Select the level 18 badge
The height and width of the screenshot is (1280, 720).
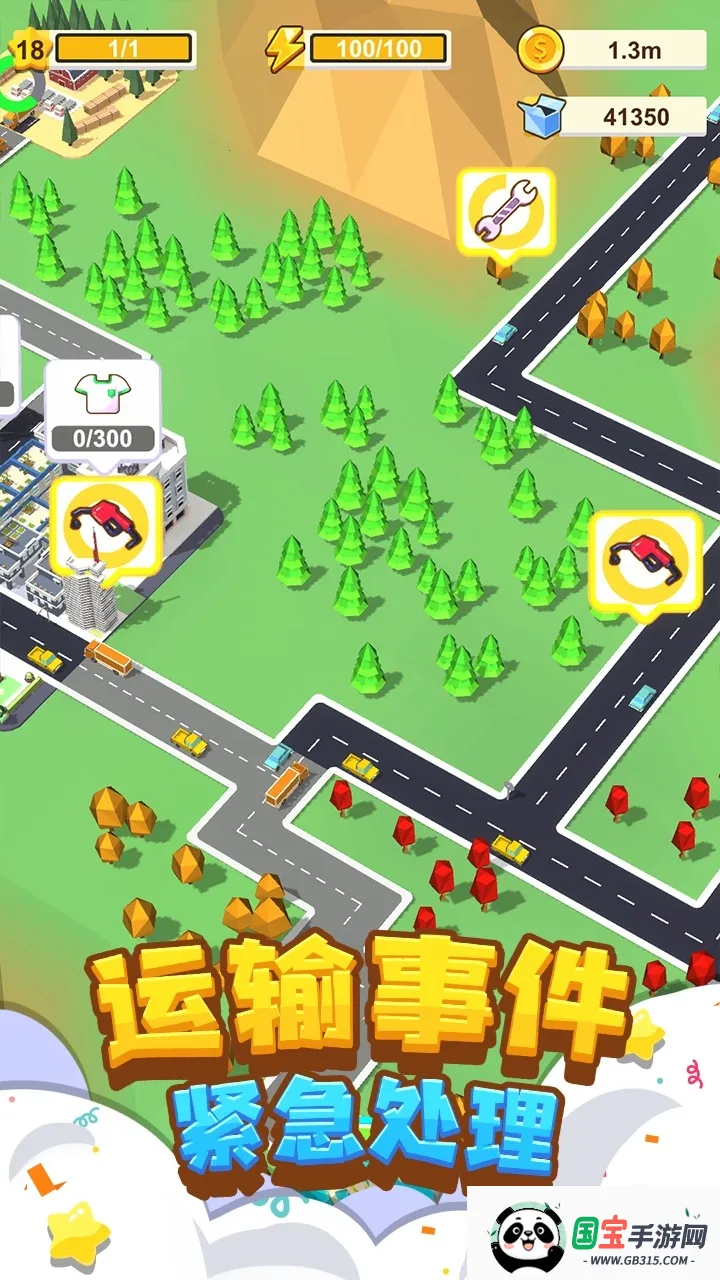(30, 48)
